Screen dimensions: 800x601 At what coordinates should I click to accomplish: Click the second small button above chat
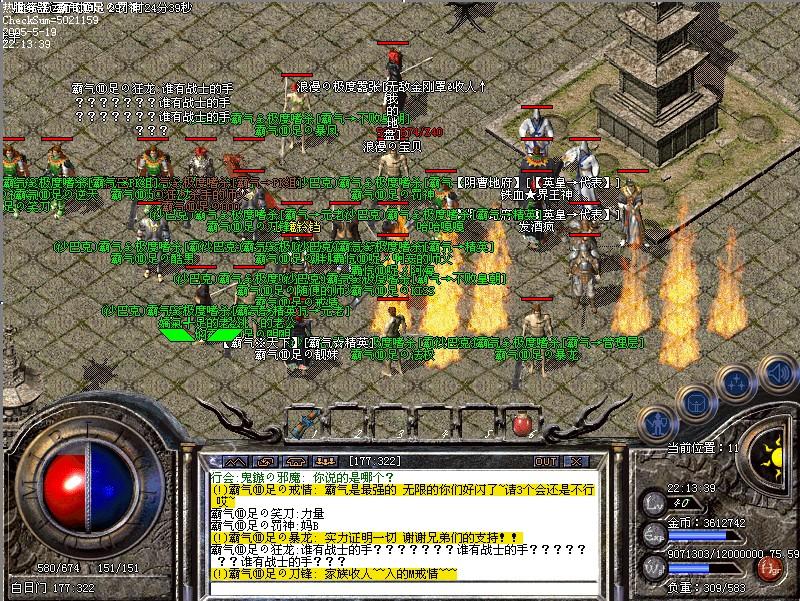(269, 461)
